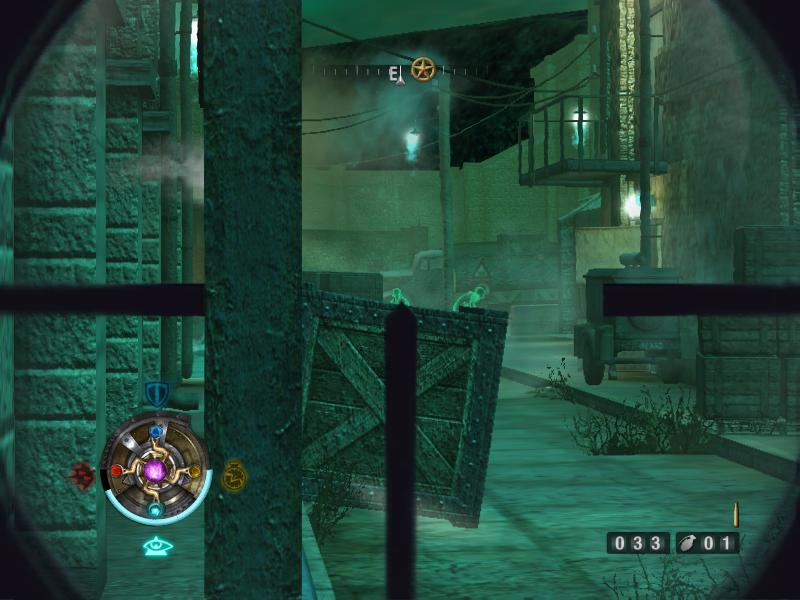
Task: Toggle the cyan eye Veil Sight icon
Action: pyautogui.click(x=156, y=546)
